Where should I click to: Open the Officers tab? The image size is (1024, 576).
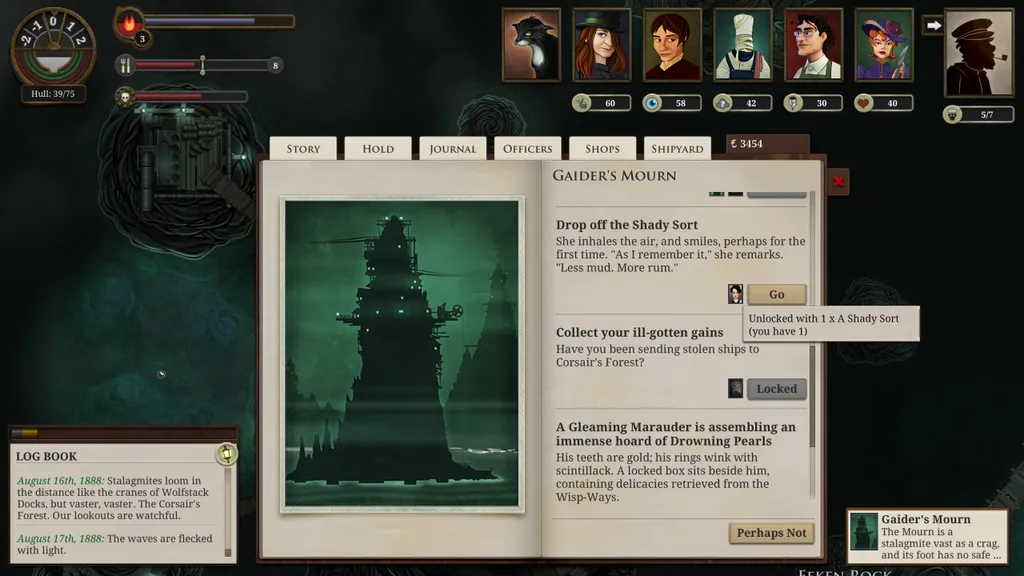[527, 149]
